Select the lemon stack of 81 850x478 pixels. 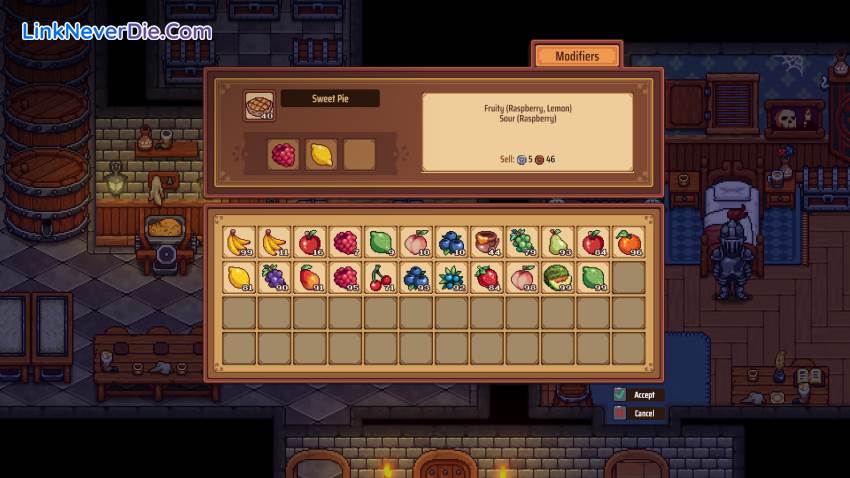238,278
